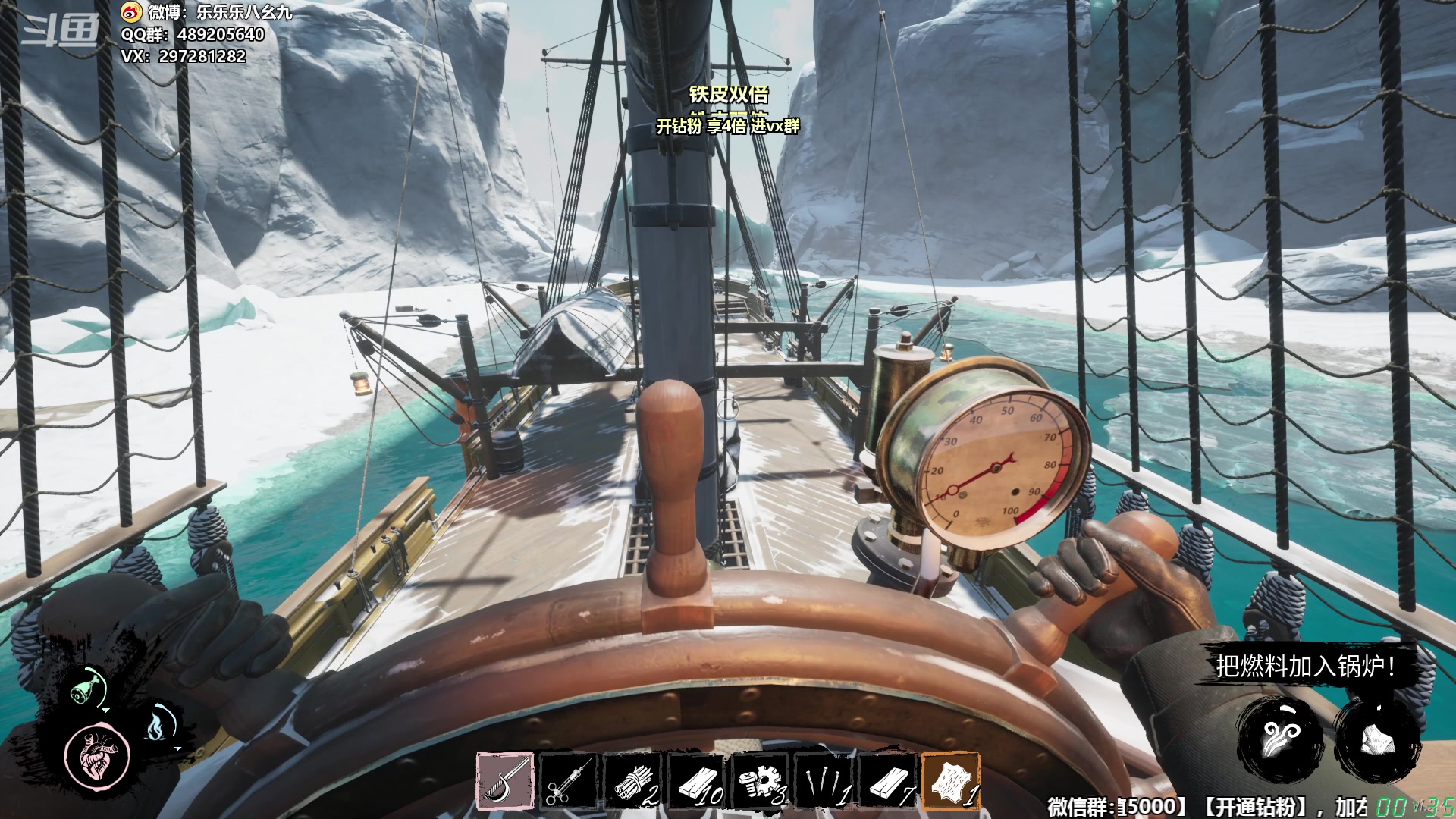Activate the swirling wind ability icon
1456x819 pixels.
(x=1283, y=739)
